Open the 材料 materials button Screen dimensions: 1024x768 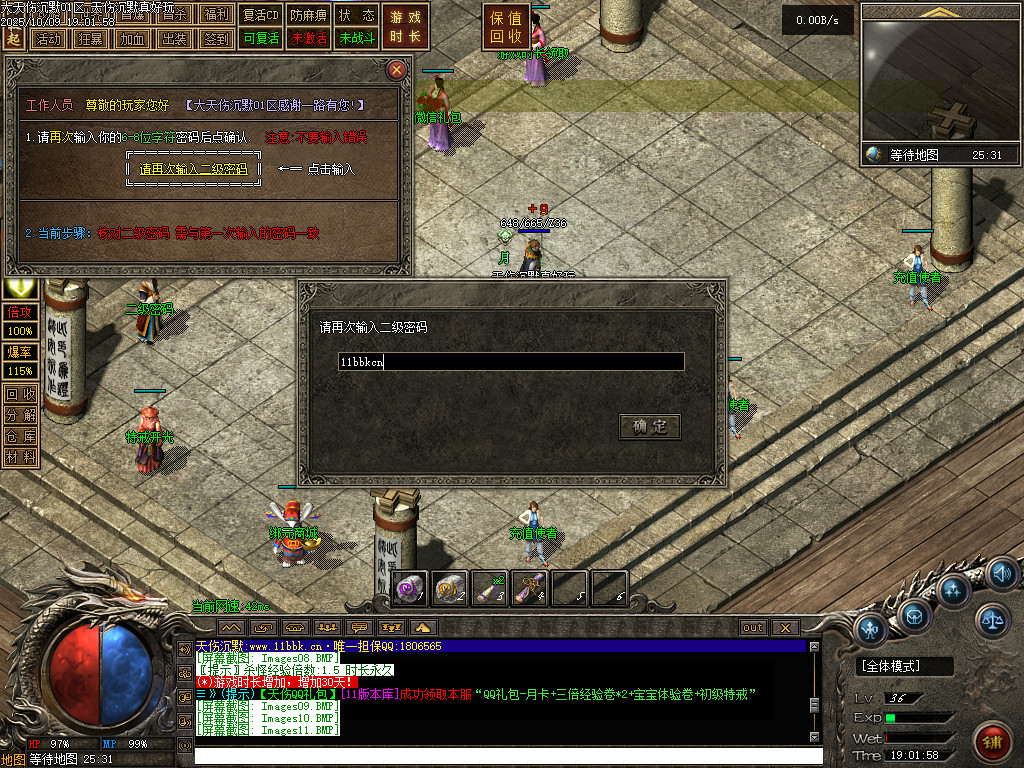point(20,457)
